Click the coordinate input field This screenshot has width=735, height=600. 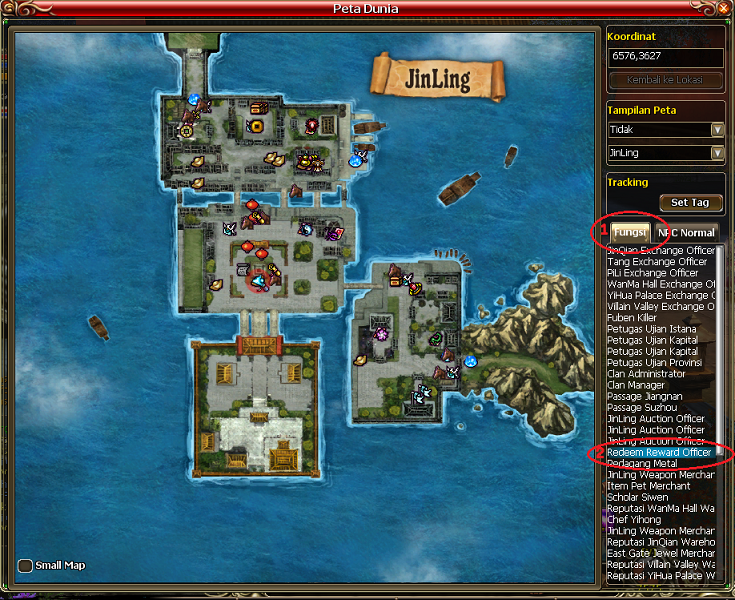click(x=665, y=57)
